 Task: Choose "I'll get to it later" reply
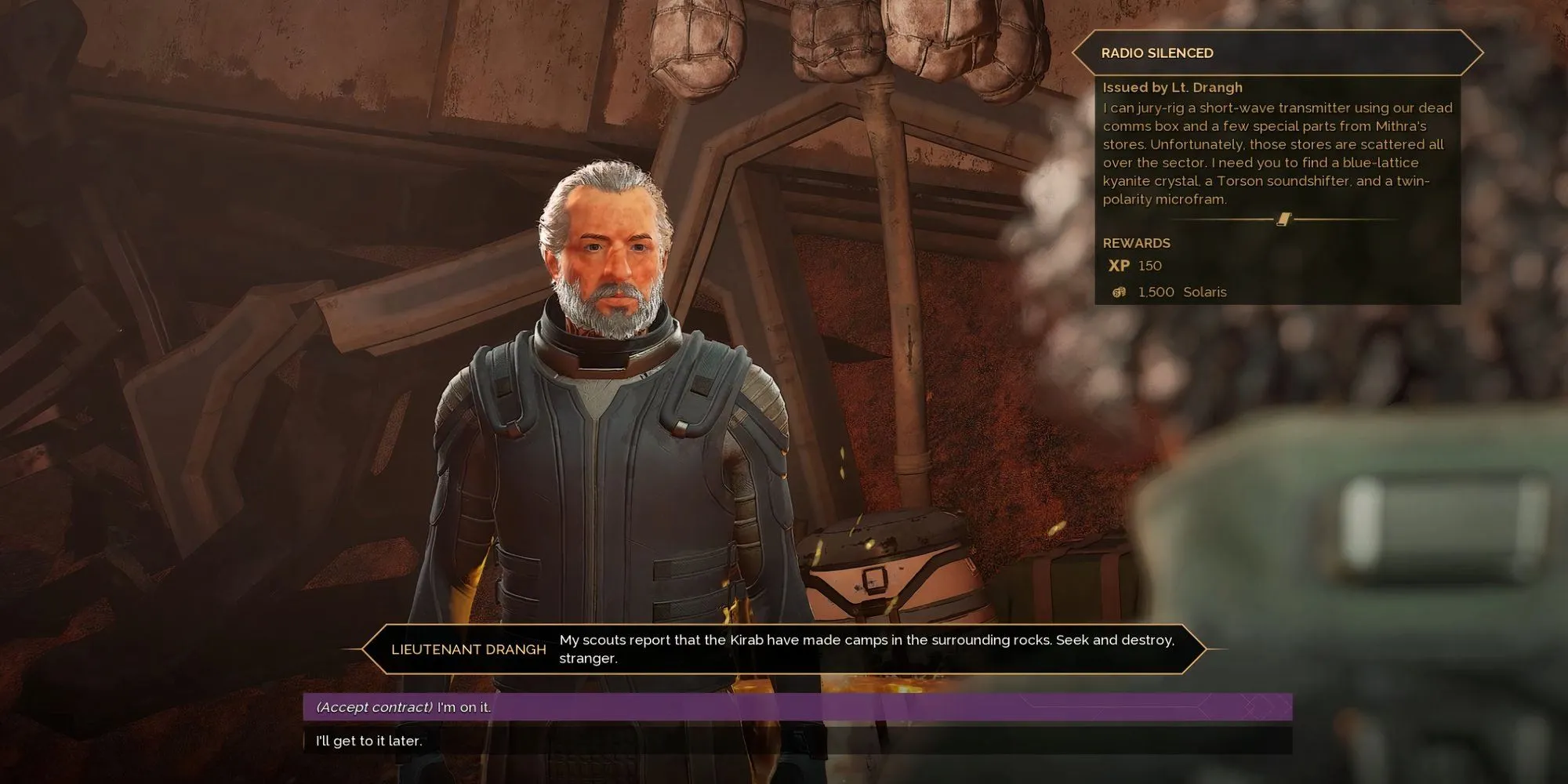797,741
